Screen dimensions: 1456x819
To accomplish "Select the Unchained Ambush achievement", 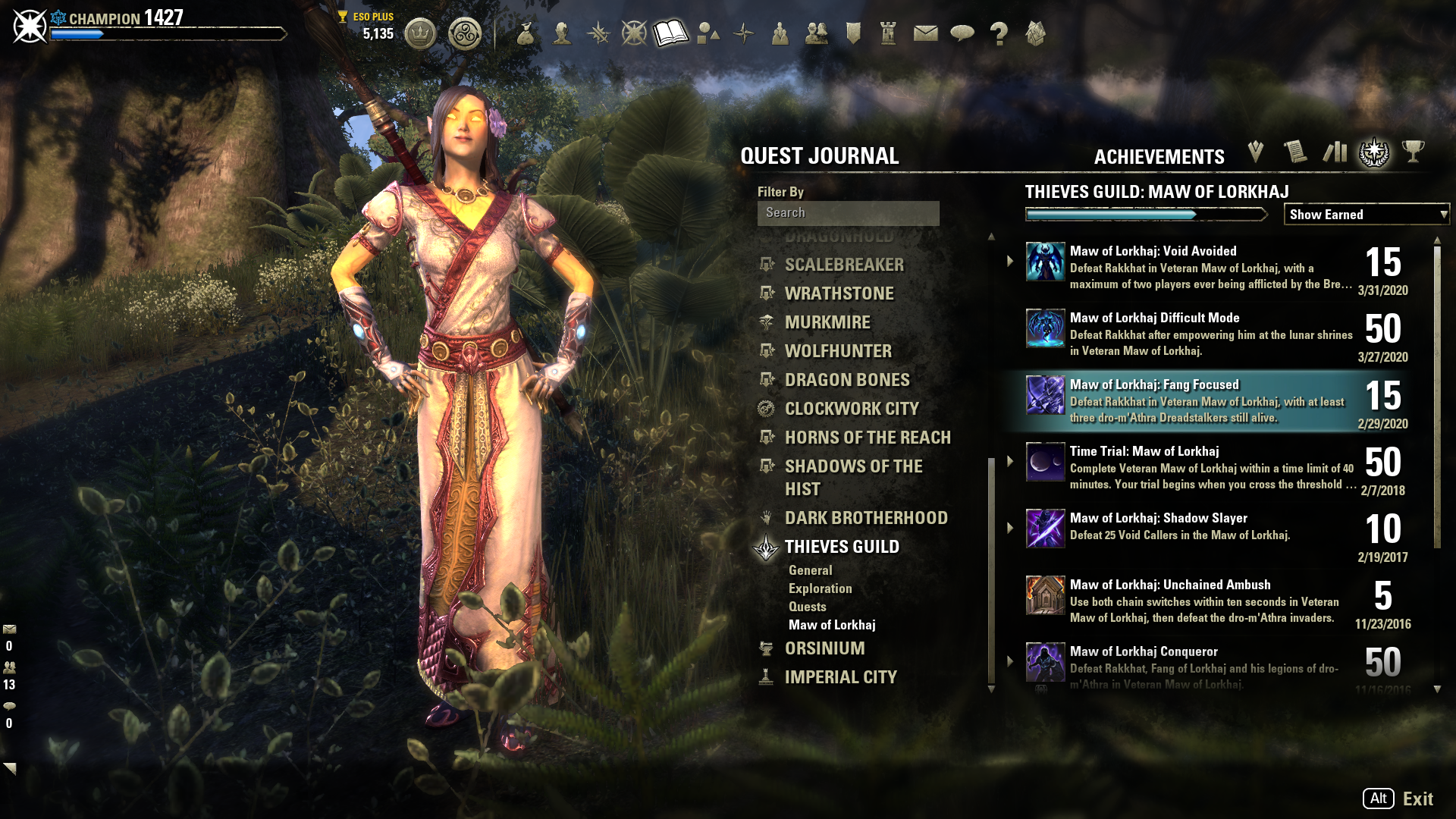I will pos(1210,601).
